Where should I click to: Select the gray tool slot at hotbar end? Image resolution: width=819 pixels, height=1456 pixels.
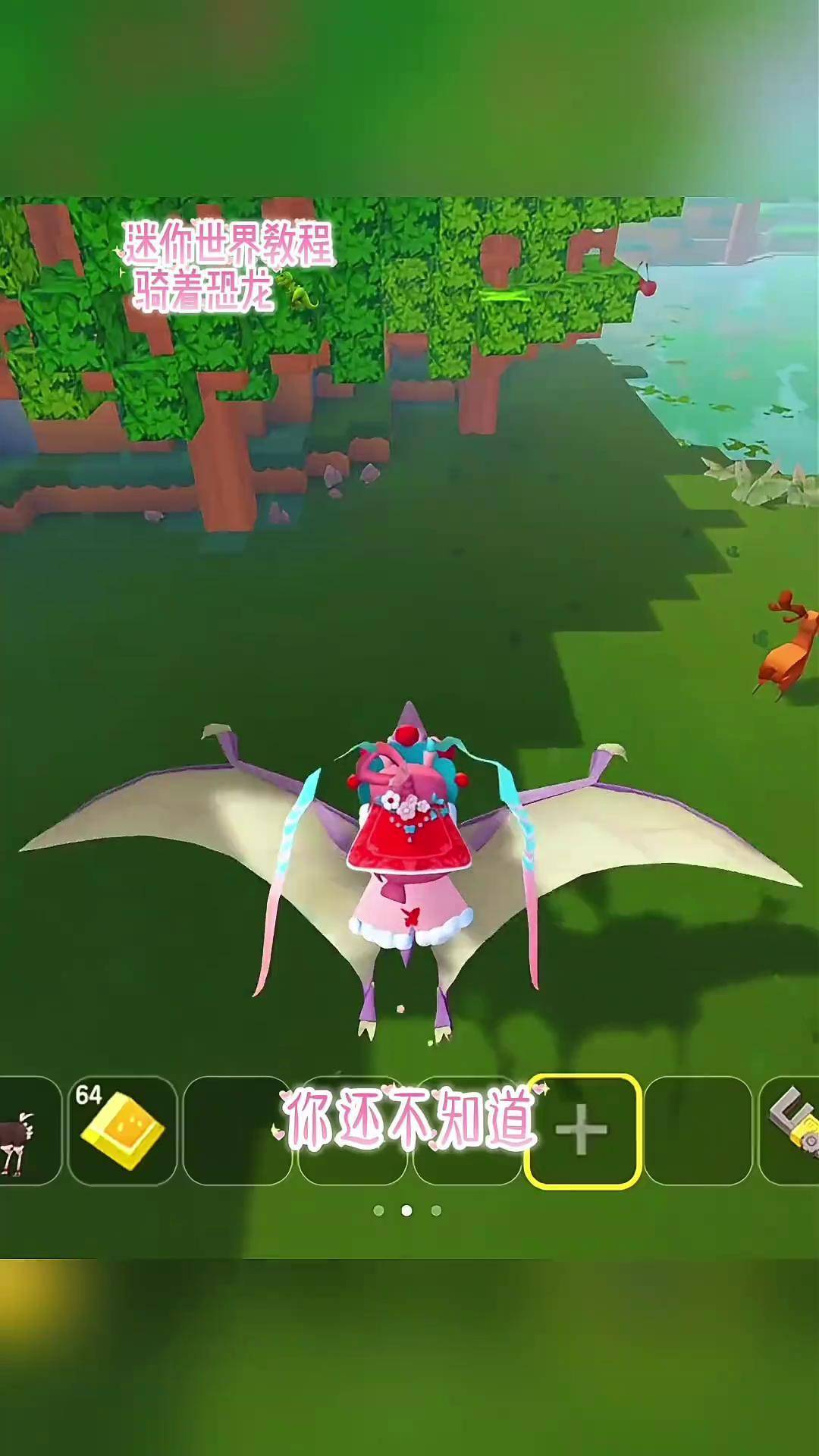[x=792, y=1130]
